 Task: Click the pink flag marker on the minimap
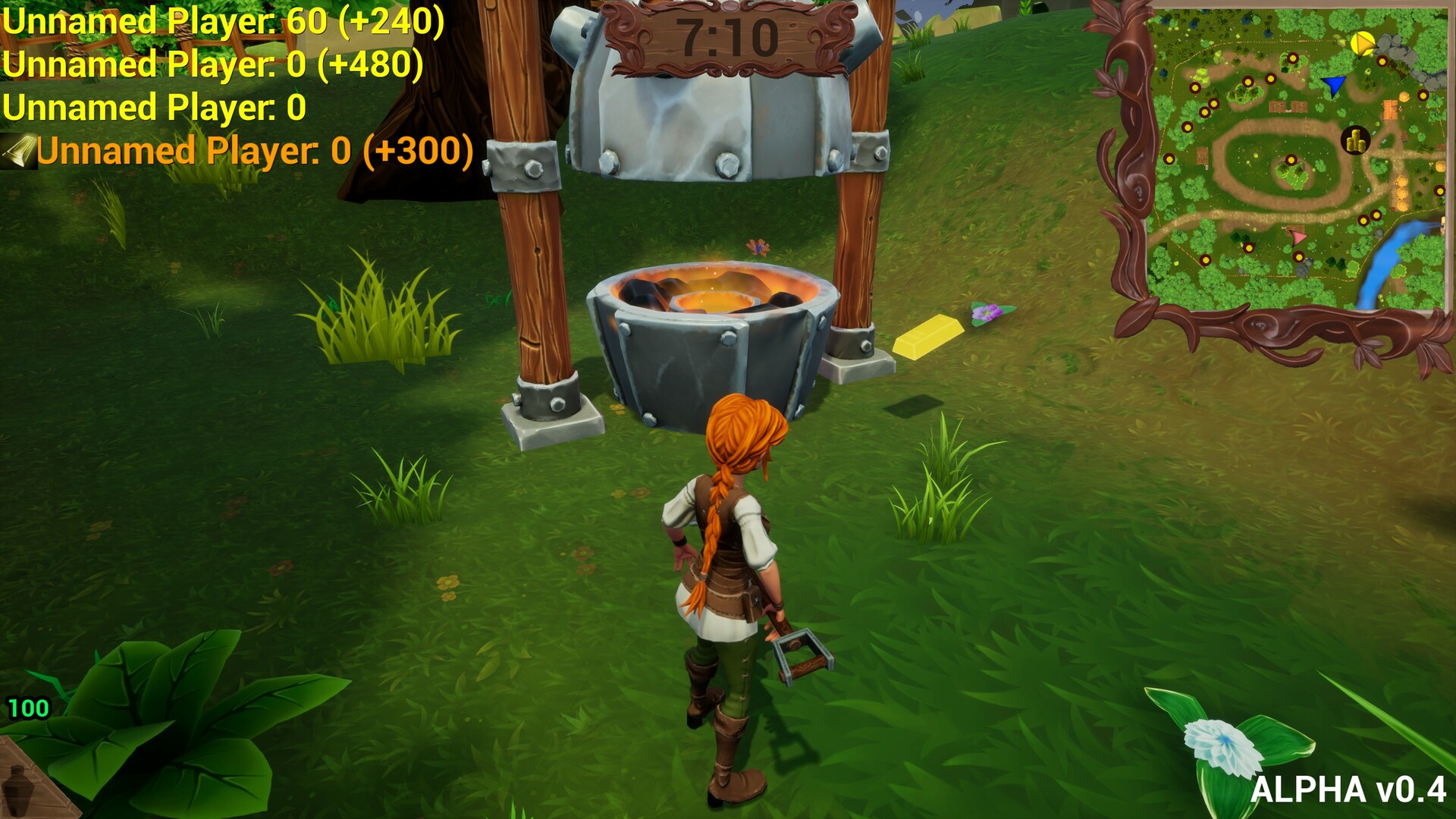(1297, 238)
